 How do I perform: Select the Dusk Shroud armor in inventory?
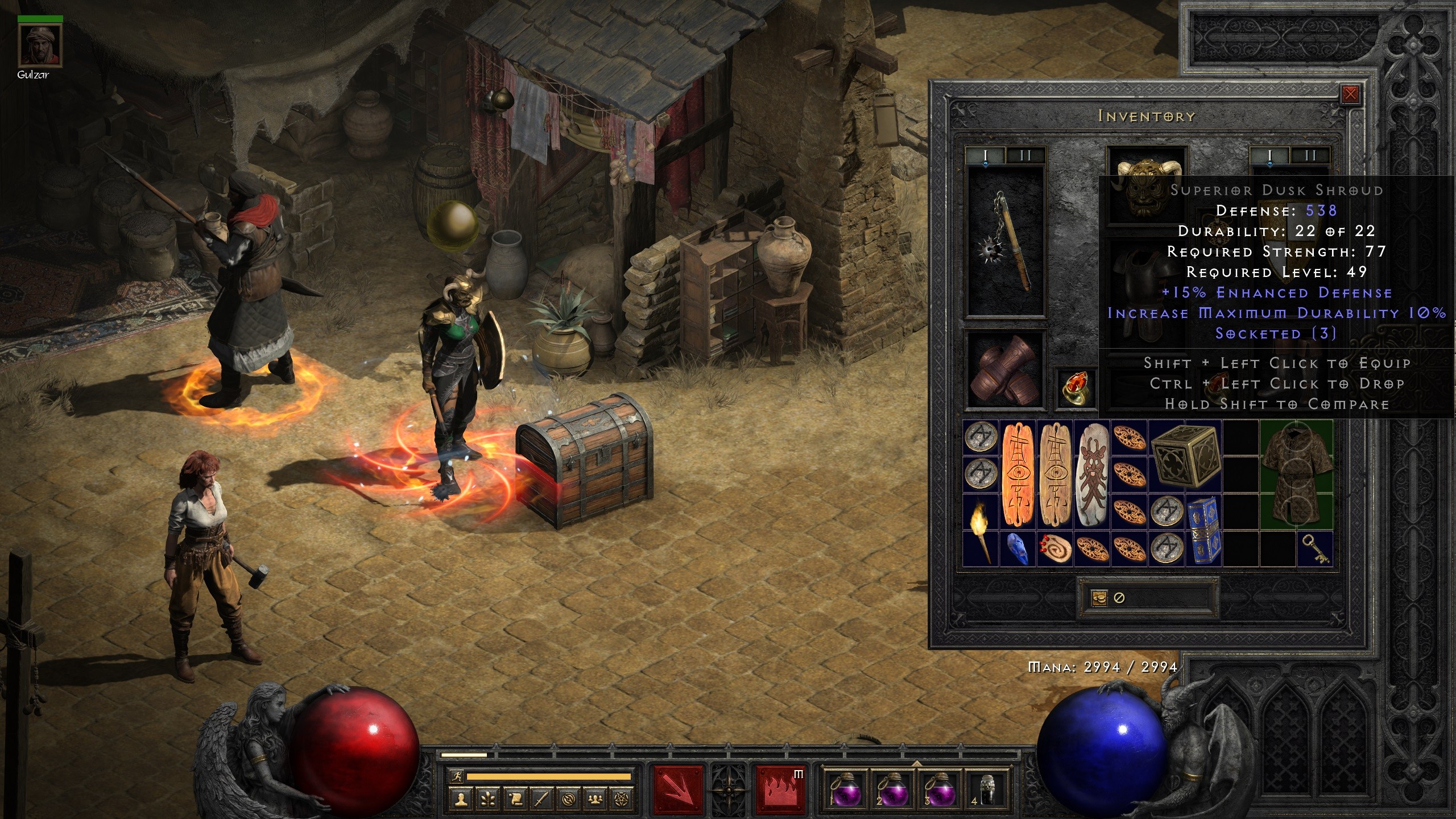pos(1297,474)
